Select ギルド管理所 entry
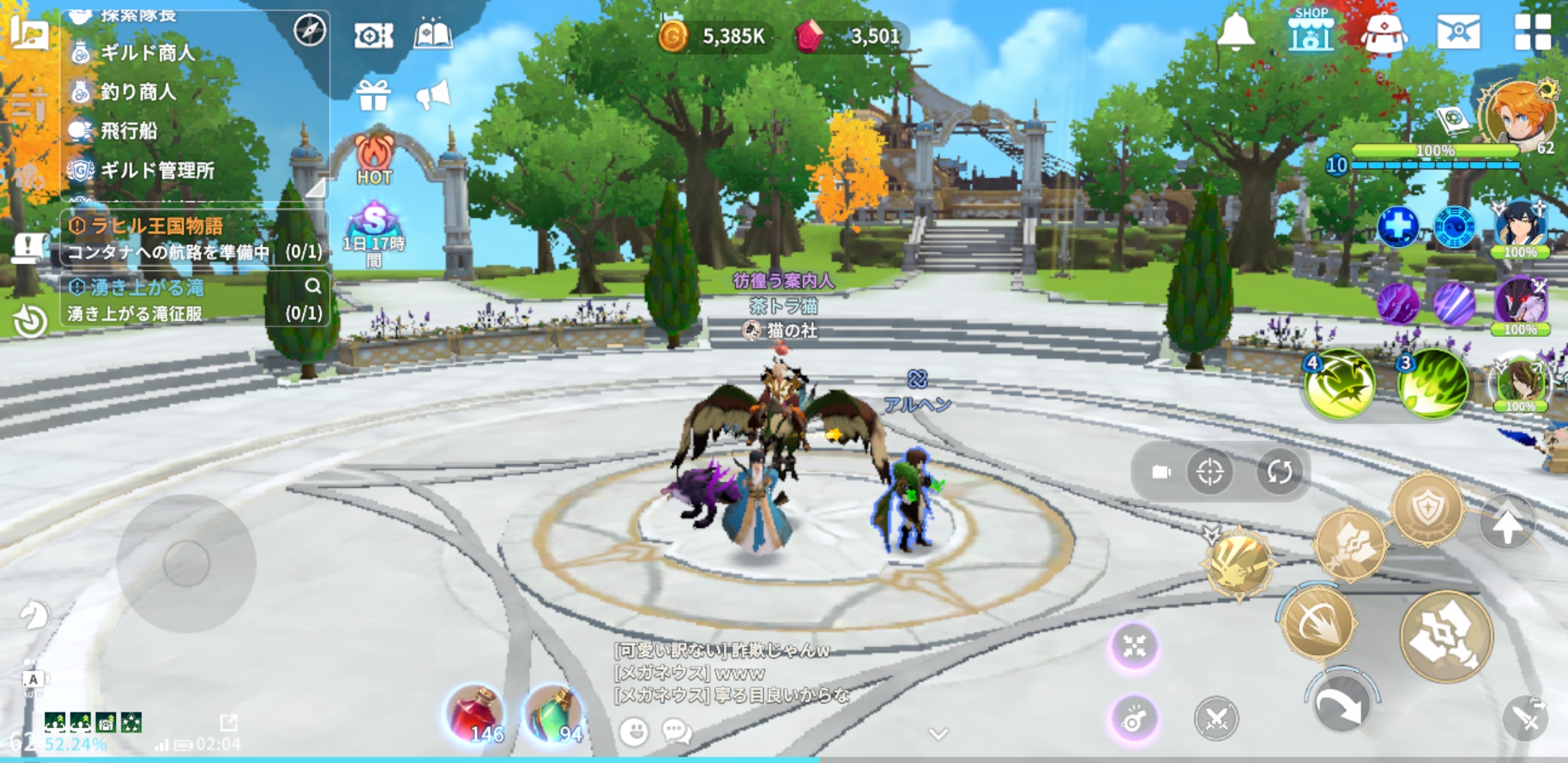Screen dimensions: 1568x763 156,170
